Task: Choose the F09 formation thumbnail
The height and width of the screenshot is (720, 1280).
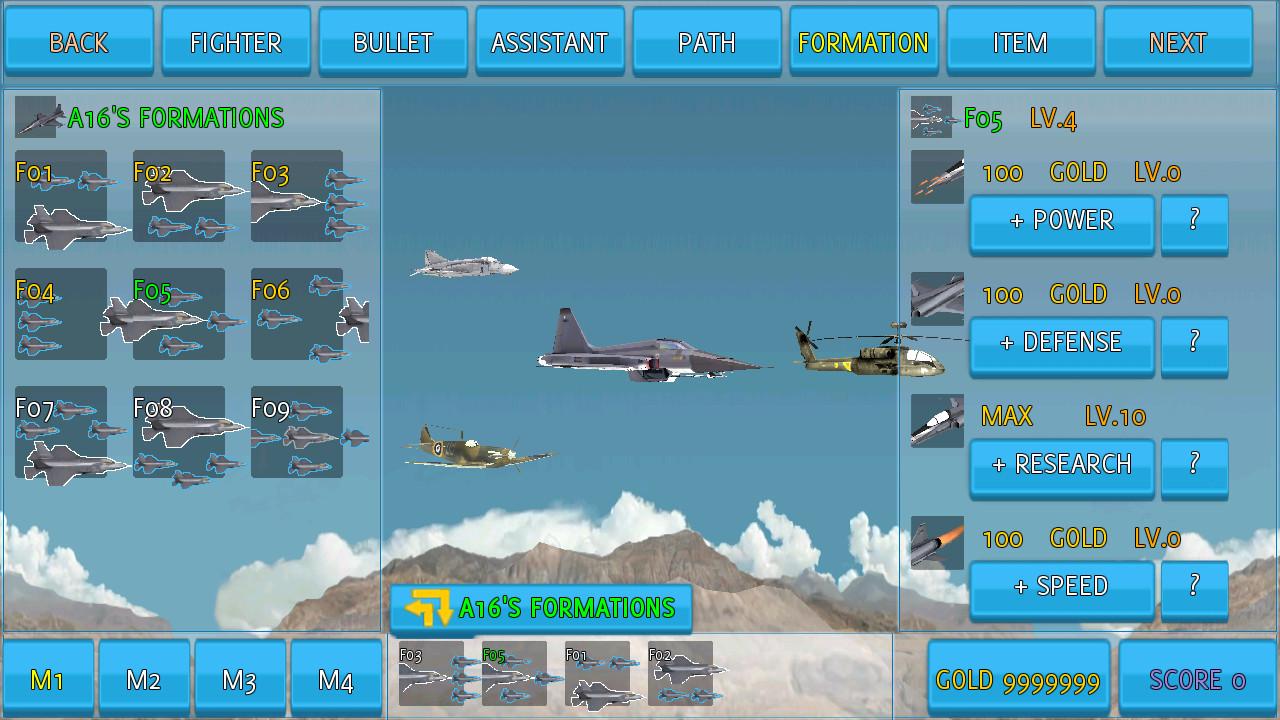Action: pos(297,433)
